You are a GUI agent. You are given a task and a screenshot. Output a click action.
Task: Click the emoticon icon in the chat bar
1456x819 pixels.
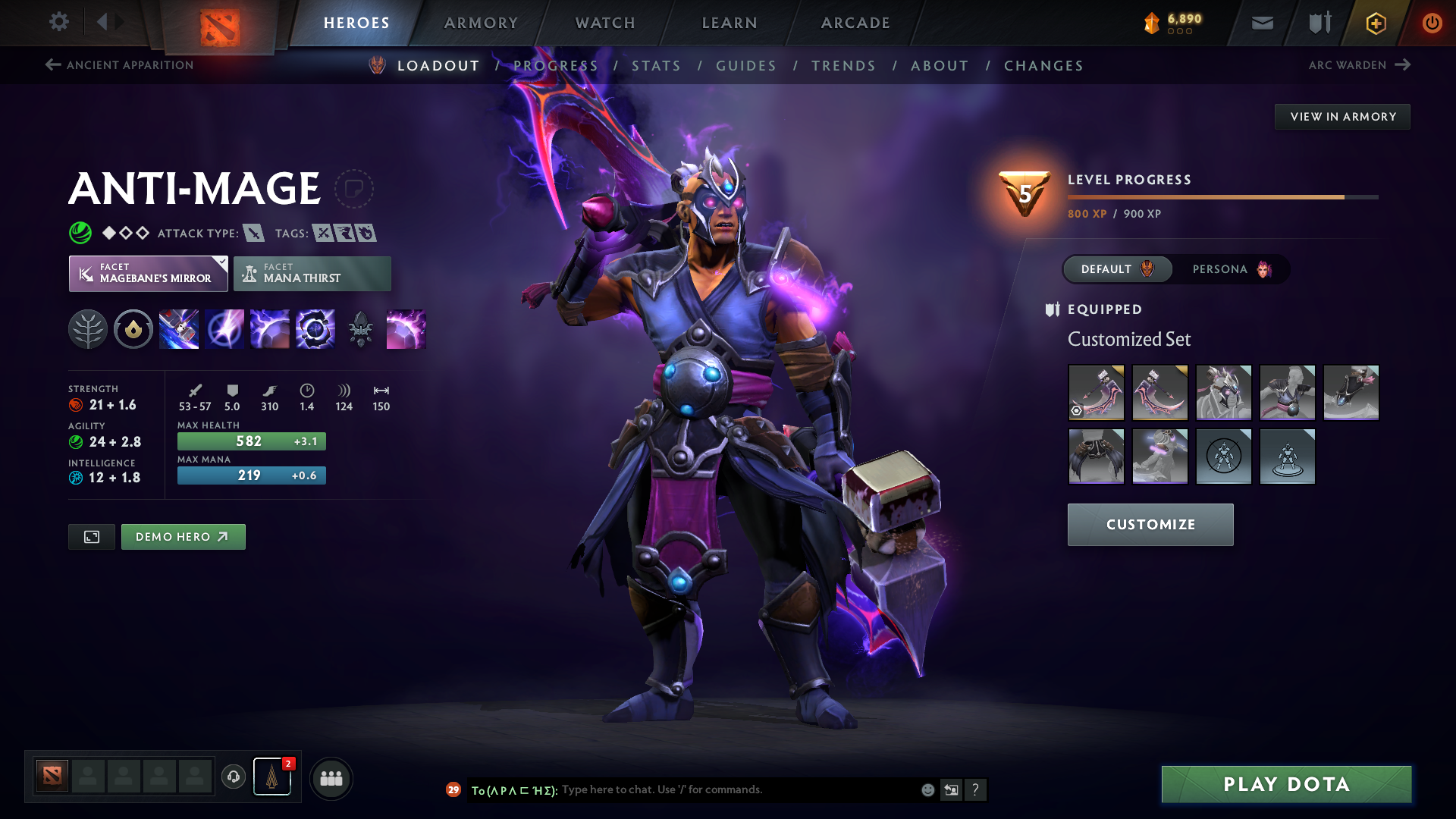click(927, 789)
